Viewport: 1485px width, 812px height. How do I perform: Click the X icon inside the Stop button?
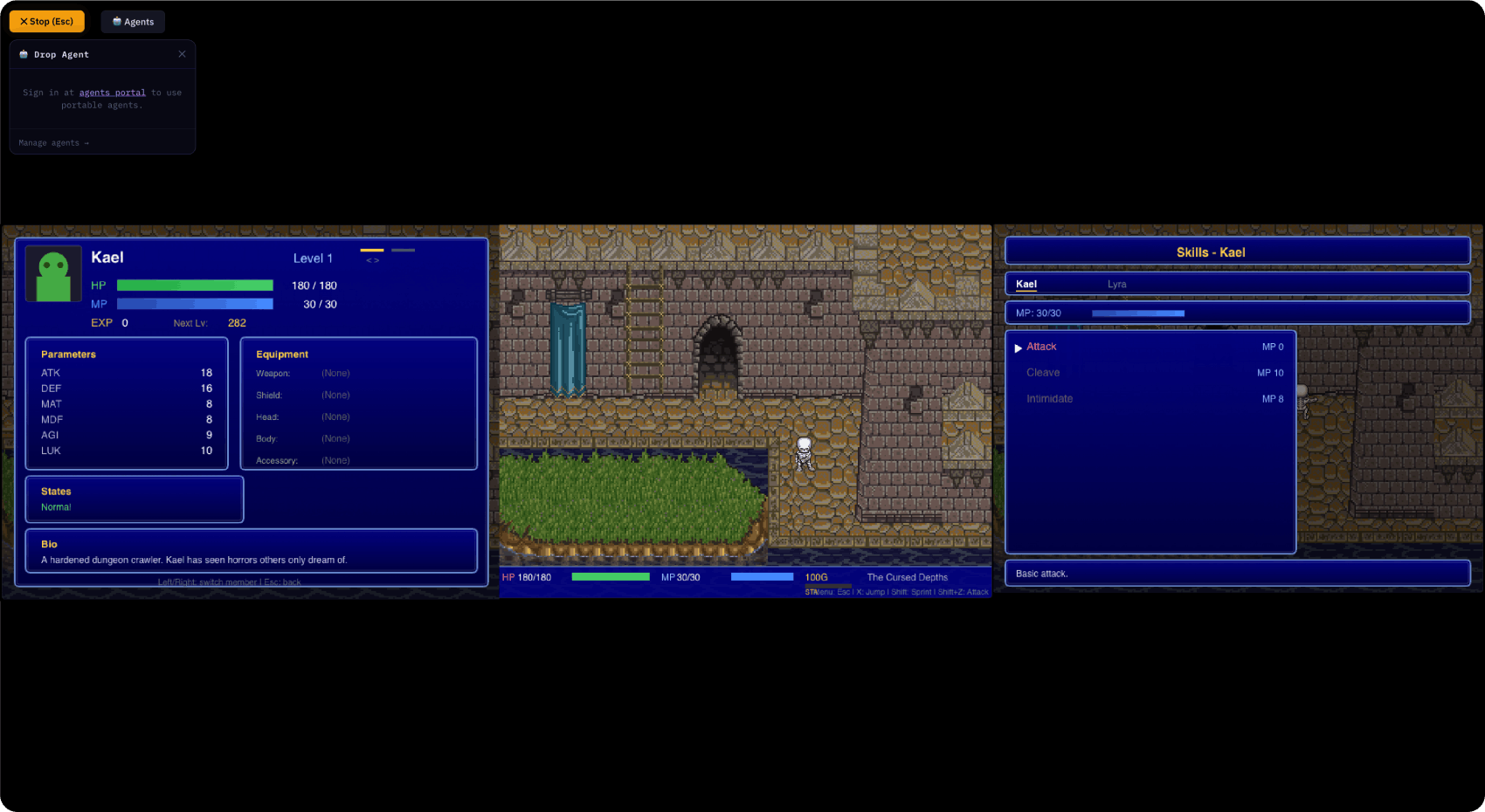(x=23, y=21)
